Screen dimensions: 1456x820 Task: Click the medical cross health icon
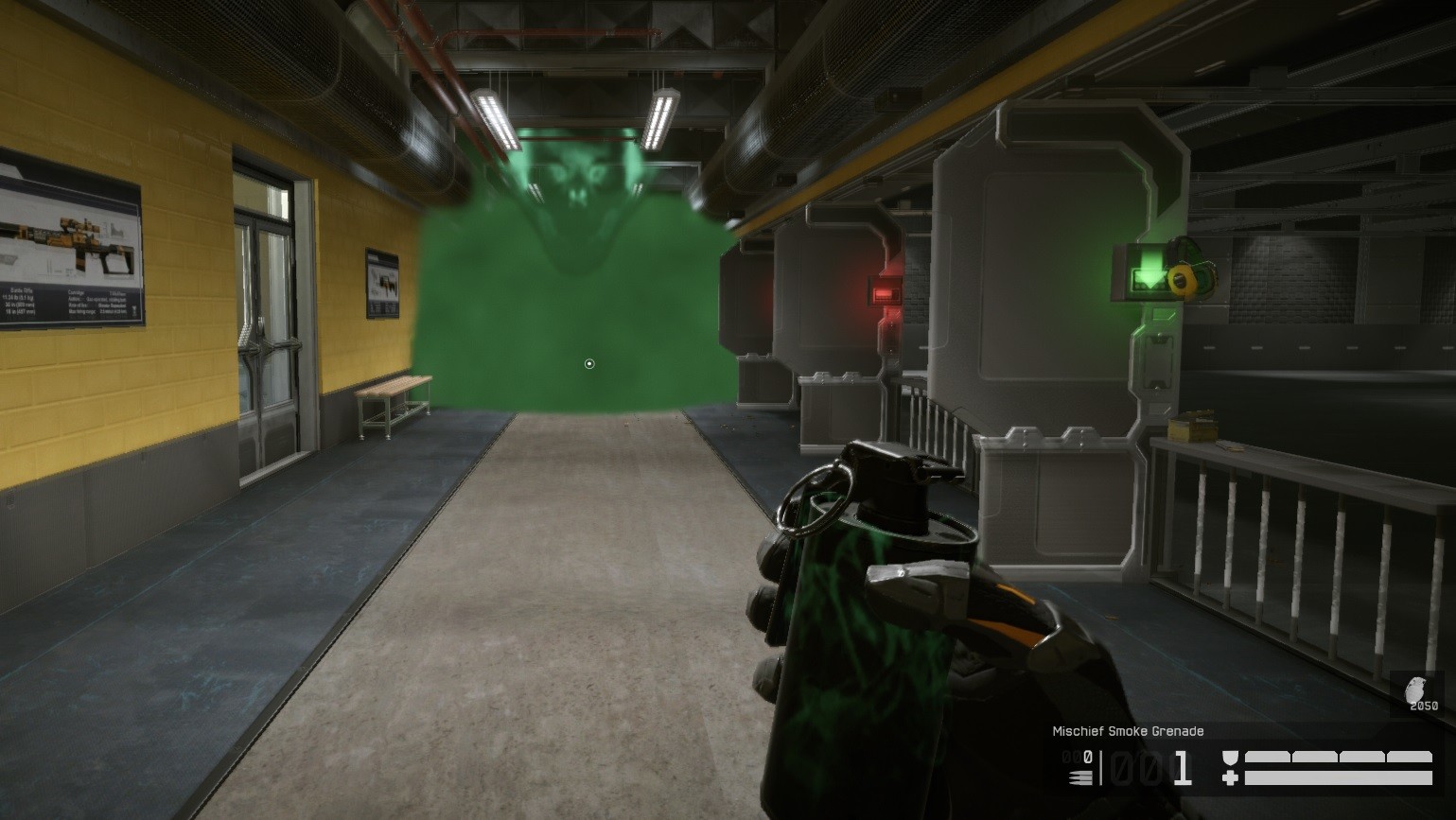click(1233, 777)
